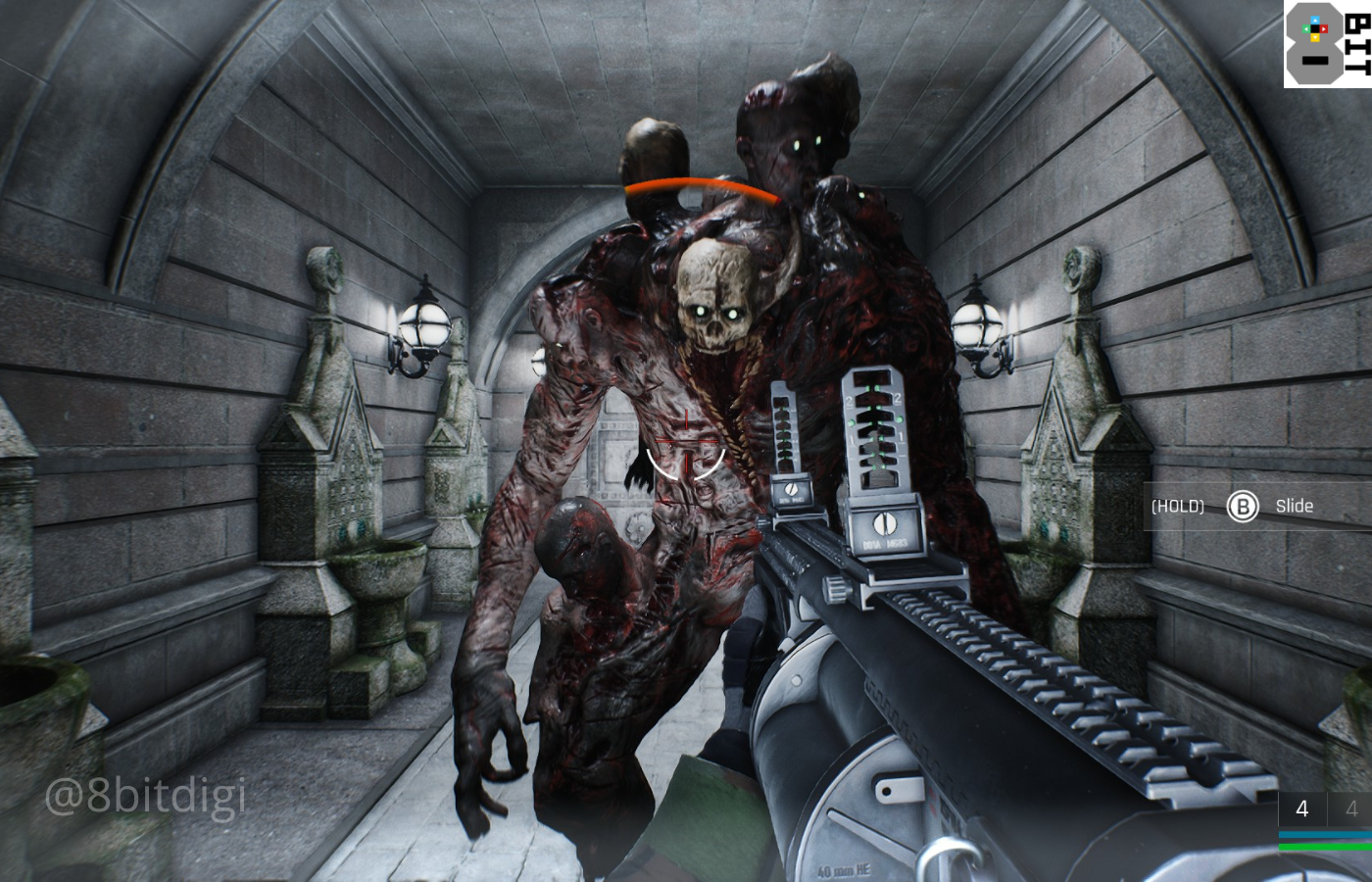Click the creature's glowing green eye

pos(796,143)
